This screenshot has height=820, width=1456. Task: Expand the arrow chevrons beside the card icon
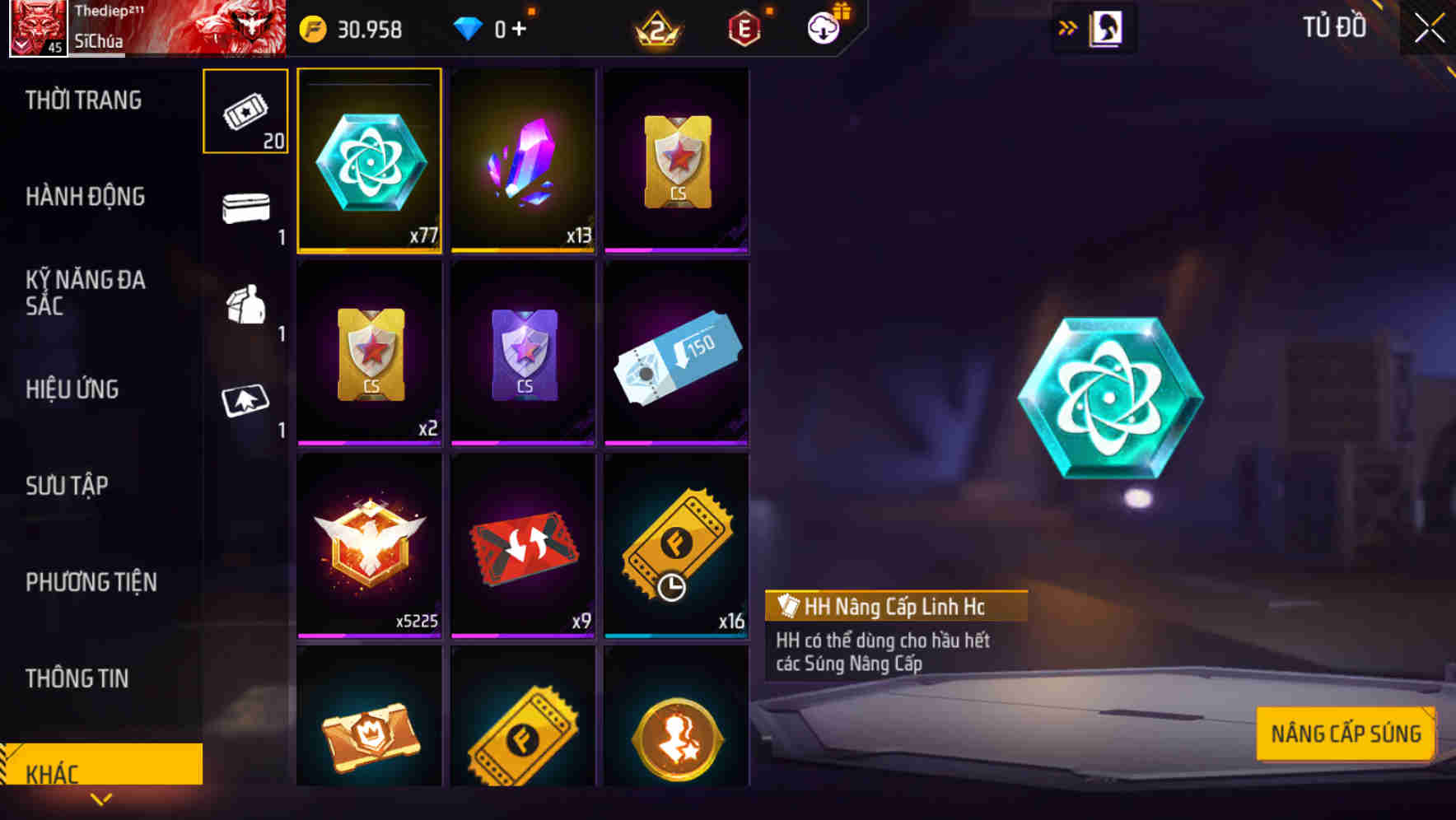[x=1068, y=27]
